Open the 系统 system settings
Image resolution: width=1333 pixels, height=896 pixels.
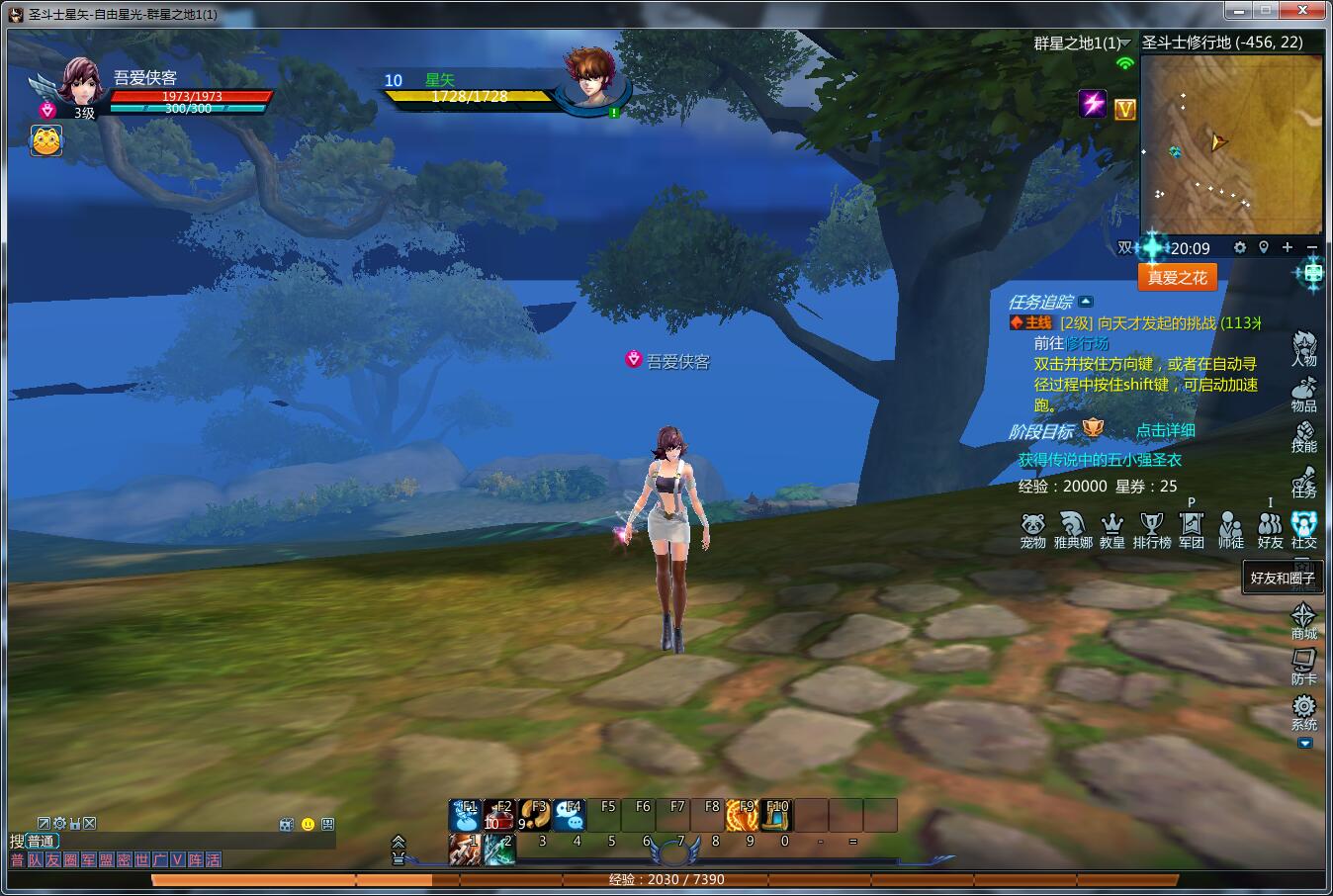(x=1304, y=711)
